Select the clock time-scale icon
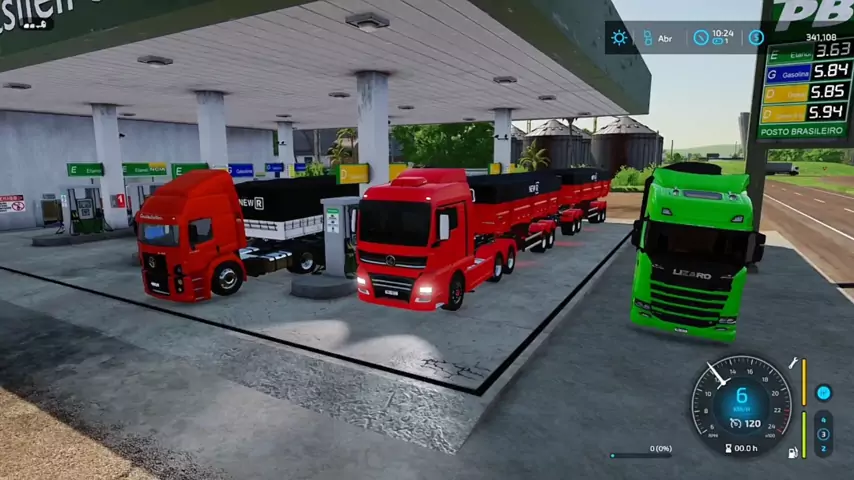 pos(701,38)
